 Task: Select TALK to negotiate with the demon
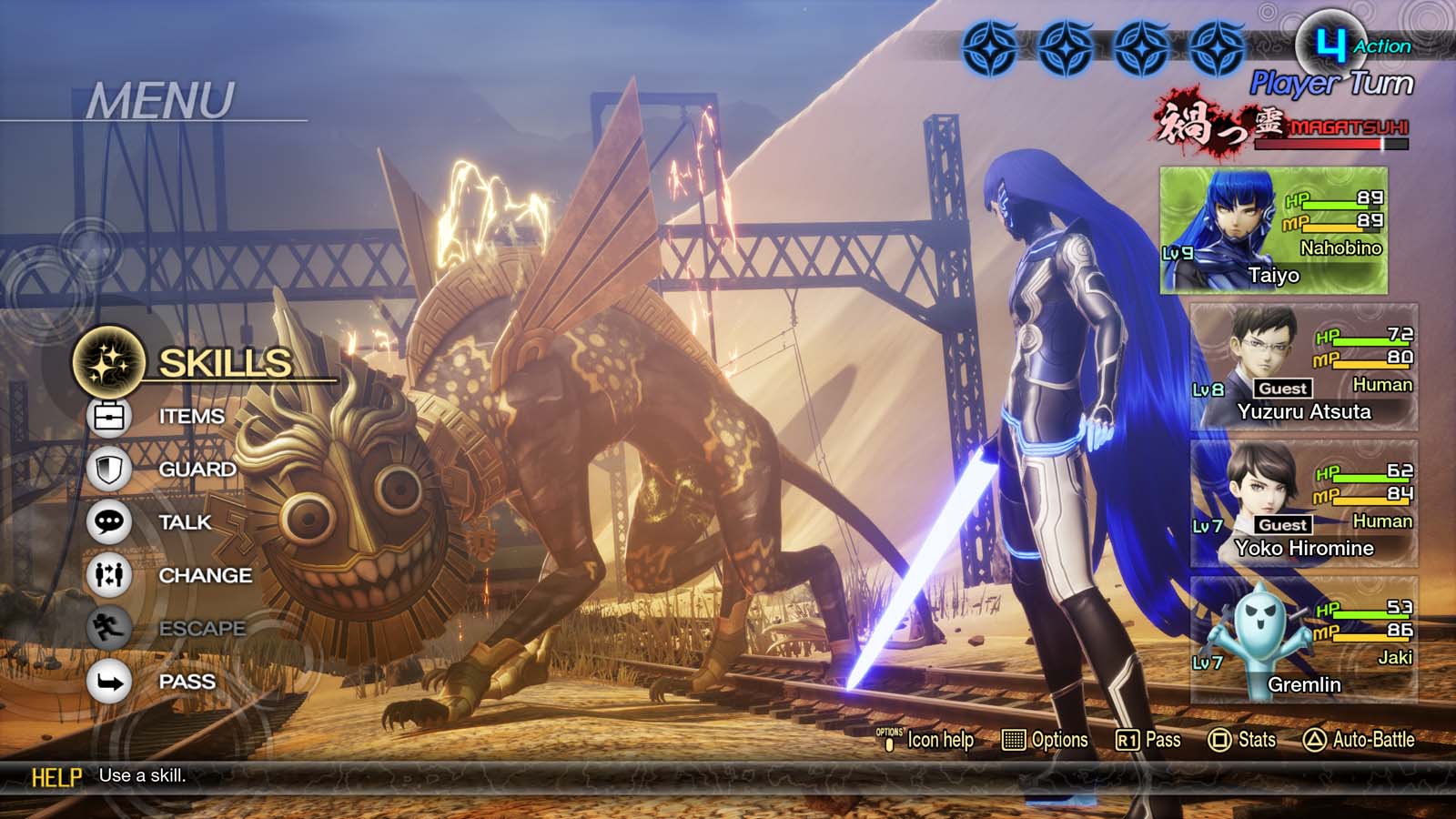click(x=185, y=522)
